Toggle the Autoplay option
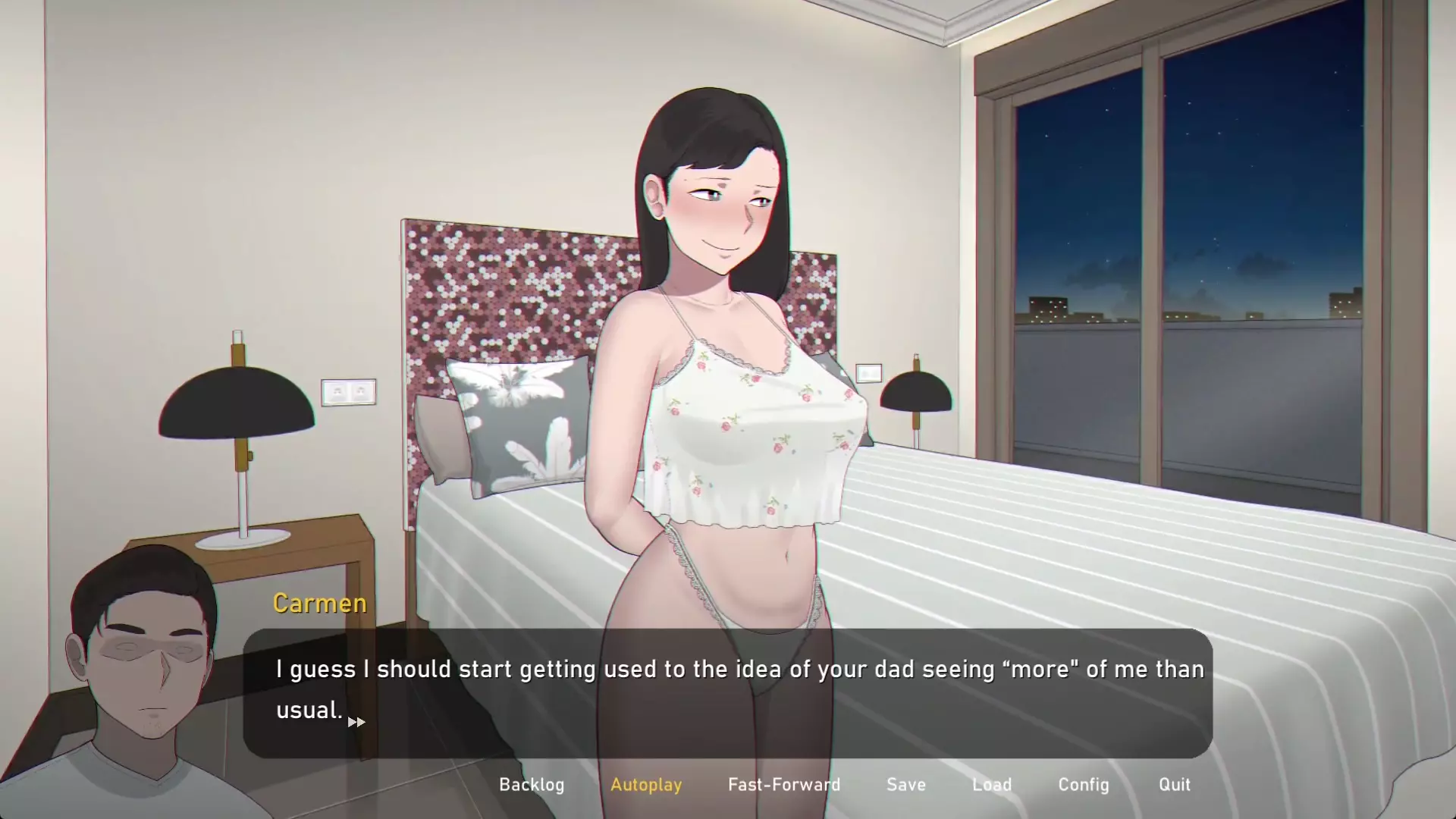 646,785
